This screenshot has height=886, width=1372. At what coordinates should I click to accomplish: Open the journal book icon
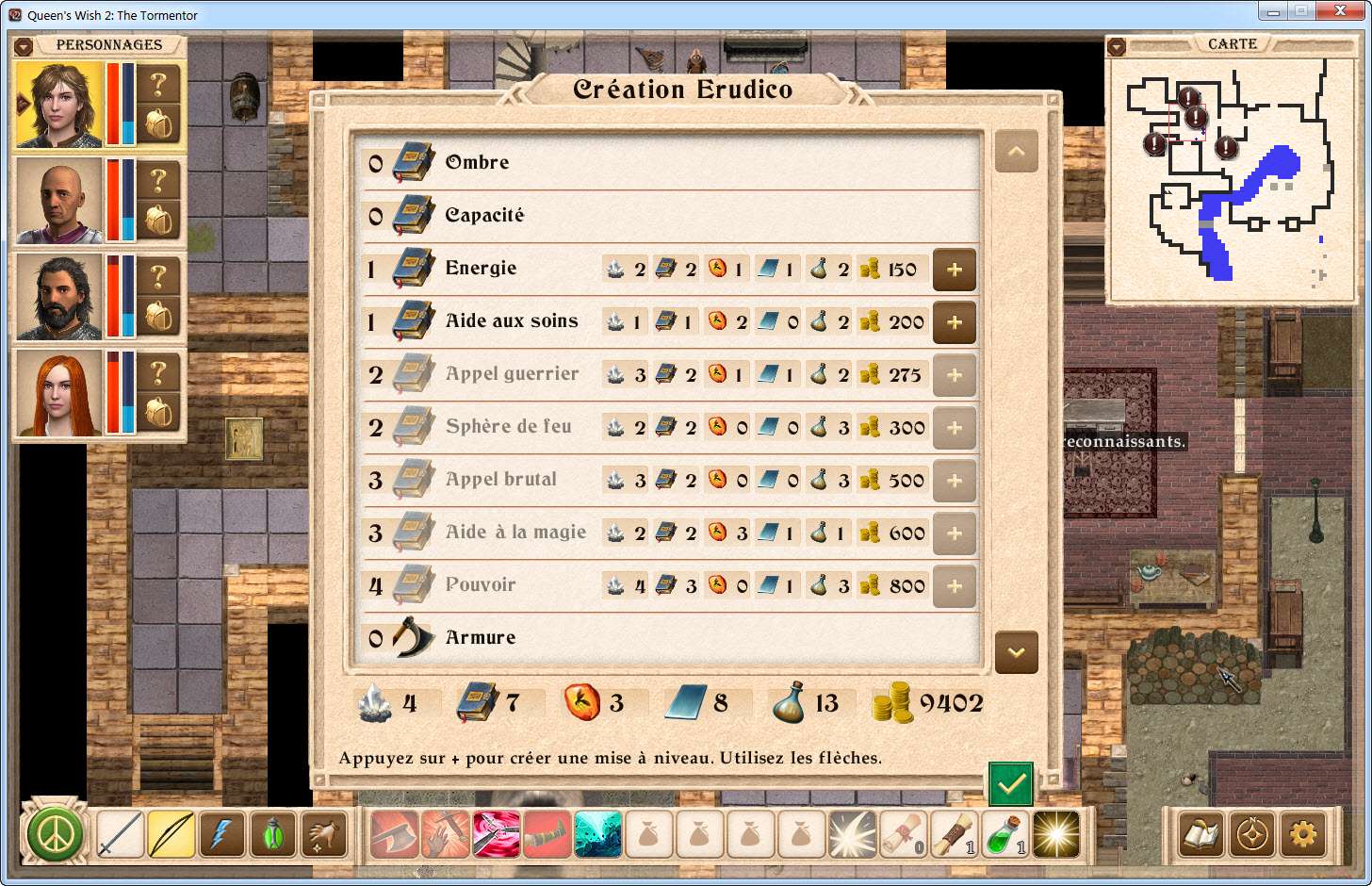1201,835
